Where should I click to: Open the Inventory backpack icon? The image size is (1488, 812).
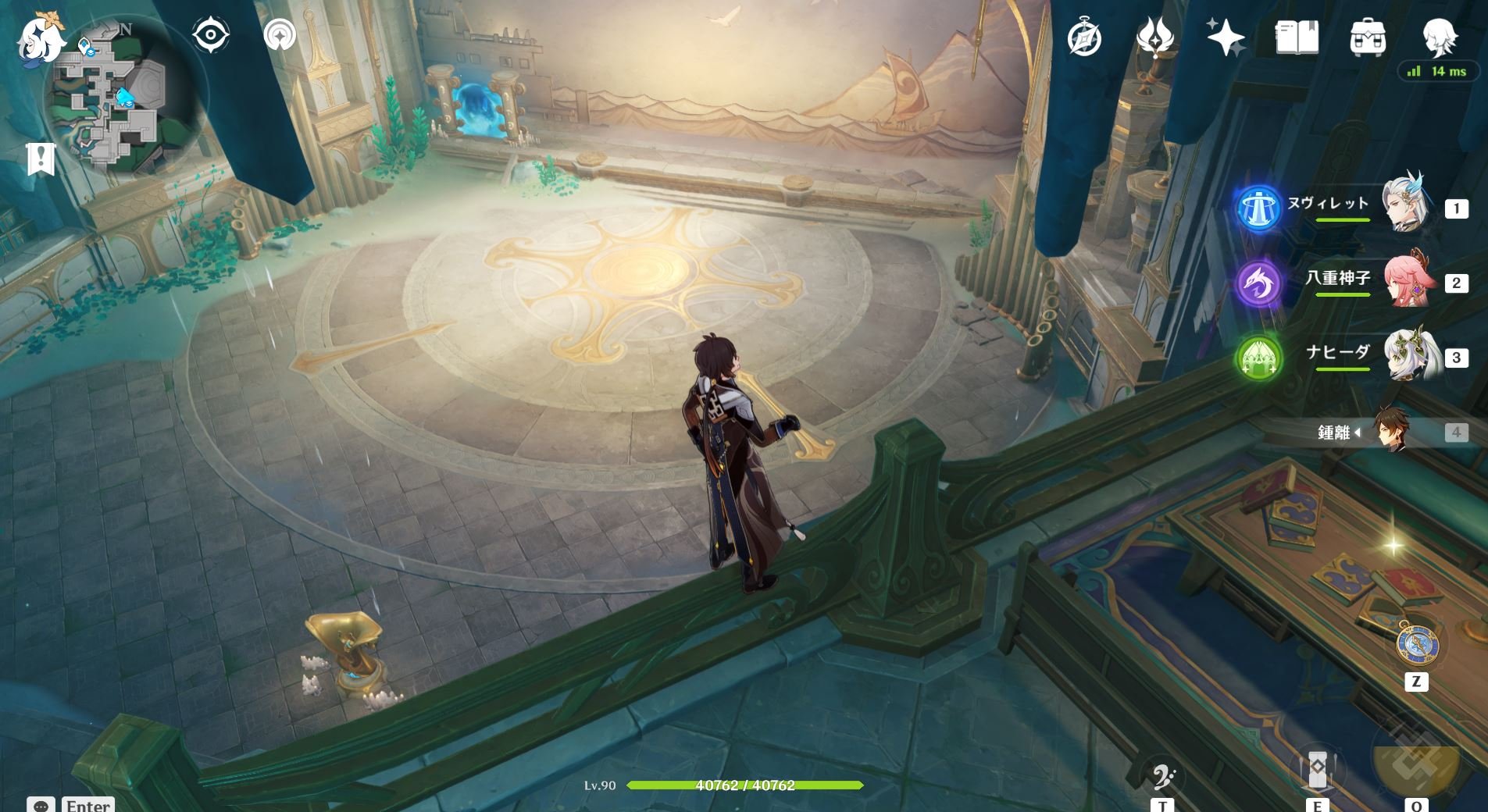click(1367, 35)
